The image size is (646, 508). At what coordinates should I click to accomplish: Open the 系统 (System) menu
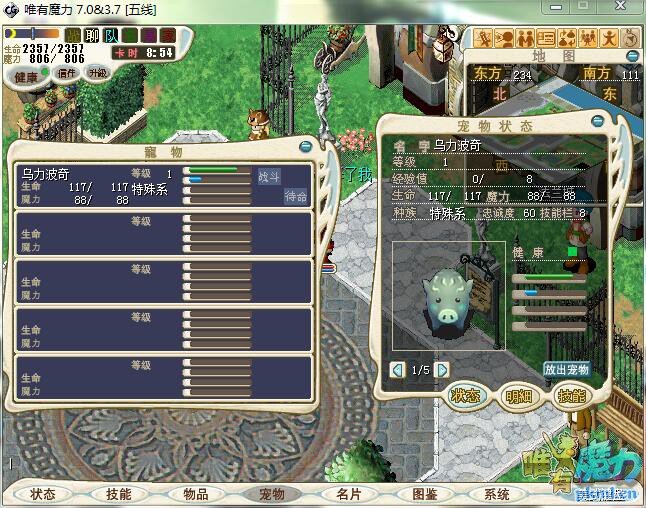(497, 494)
